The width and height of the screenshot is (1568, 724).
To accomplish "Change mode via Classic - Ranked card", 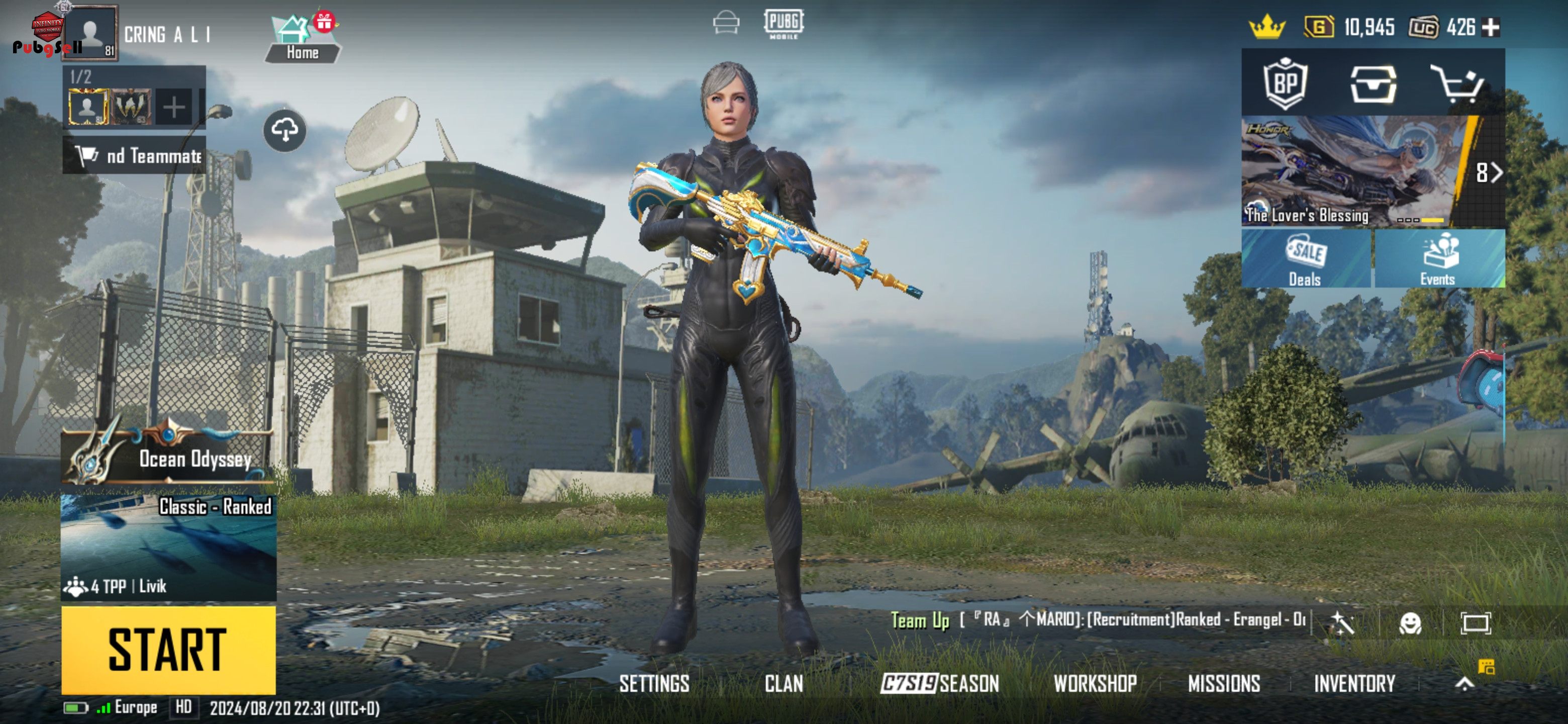I will click(168, 546).
